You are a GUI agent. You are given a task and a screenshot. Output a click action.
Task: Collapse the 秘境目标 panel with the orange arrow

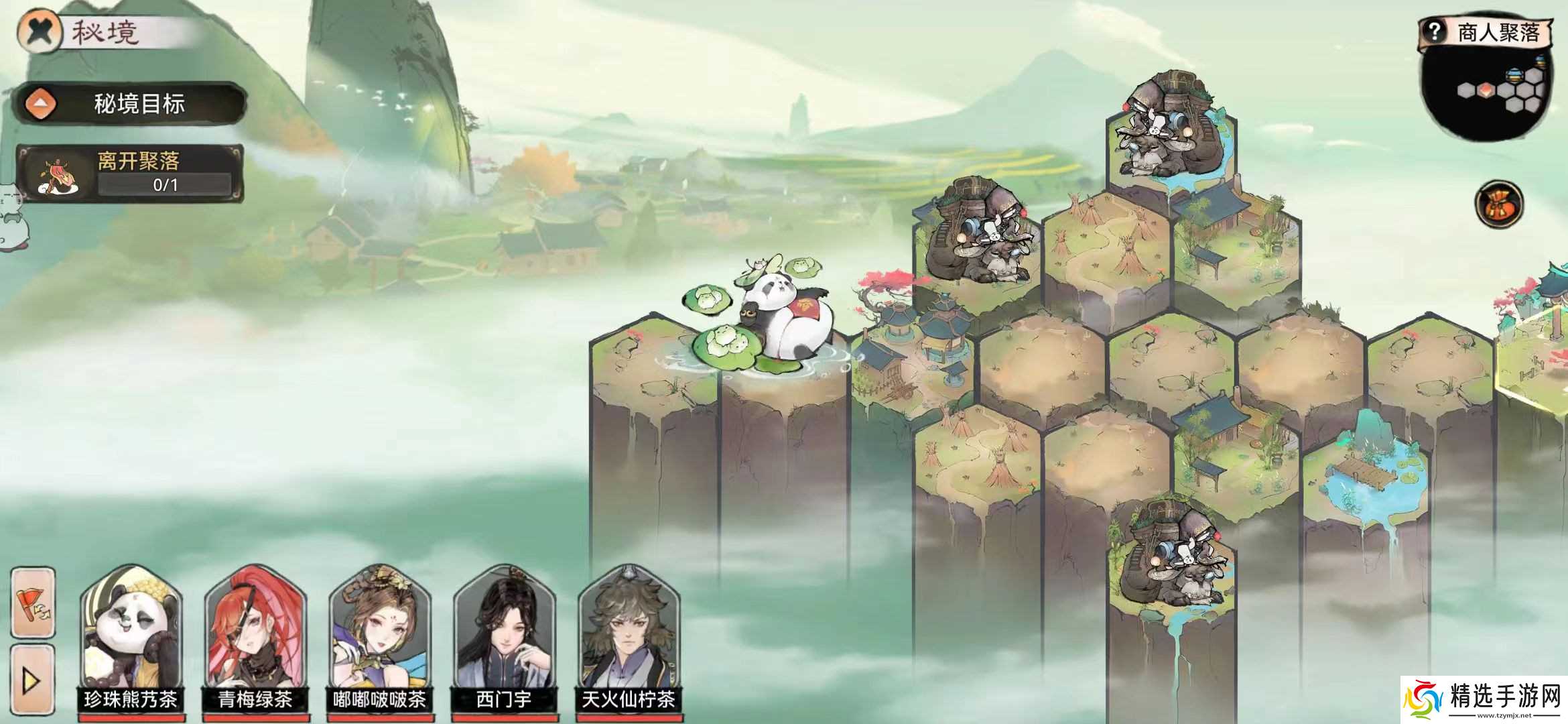coord(39,103)
